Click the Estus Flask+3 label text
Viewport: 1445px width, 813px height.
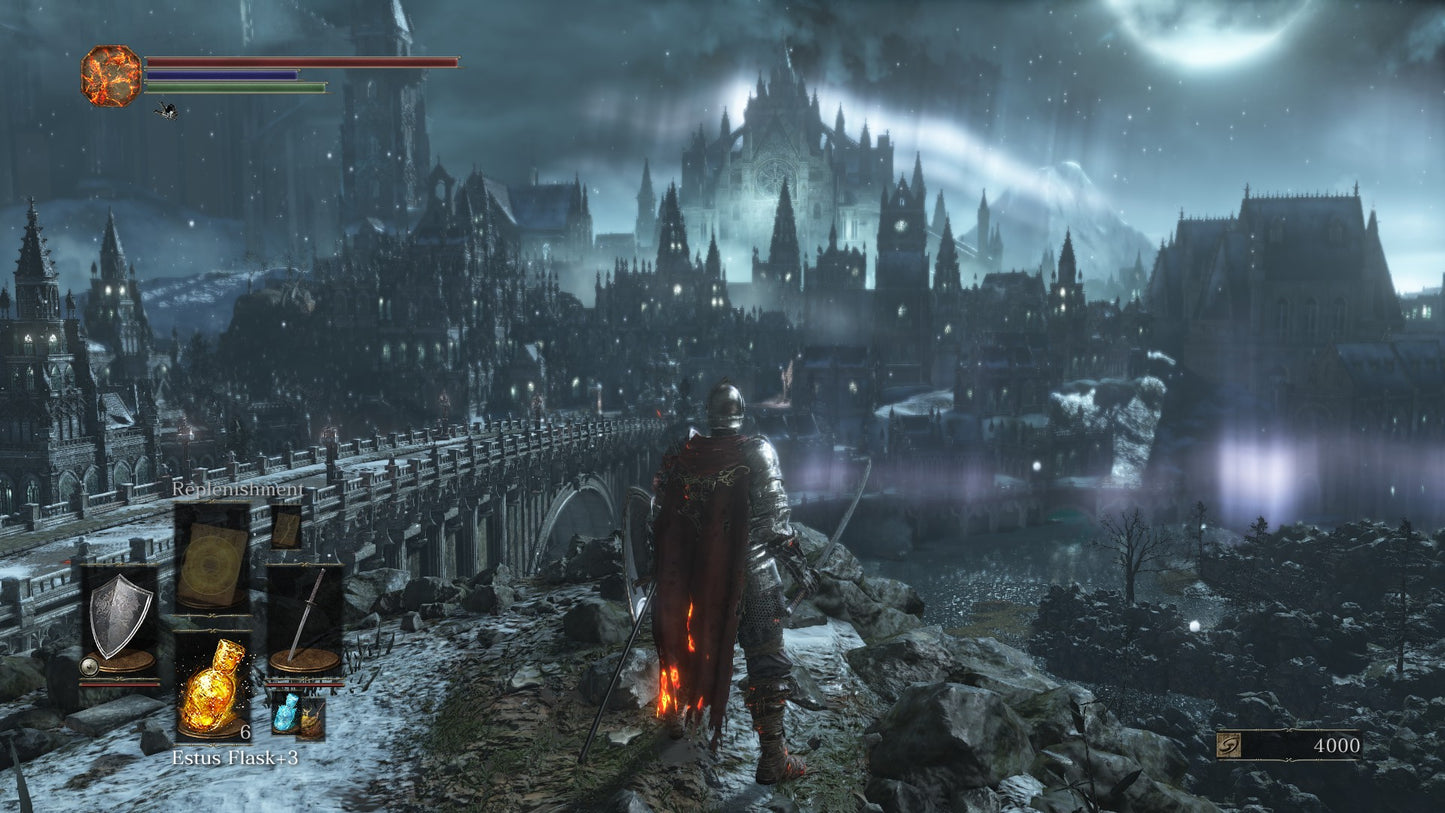[237, 758]
